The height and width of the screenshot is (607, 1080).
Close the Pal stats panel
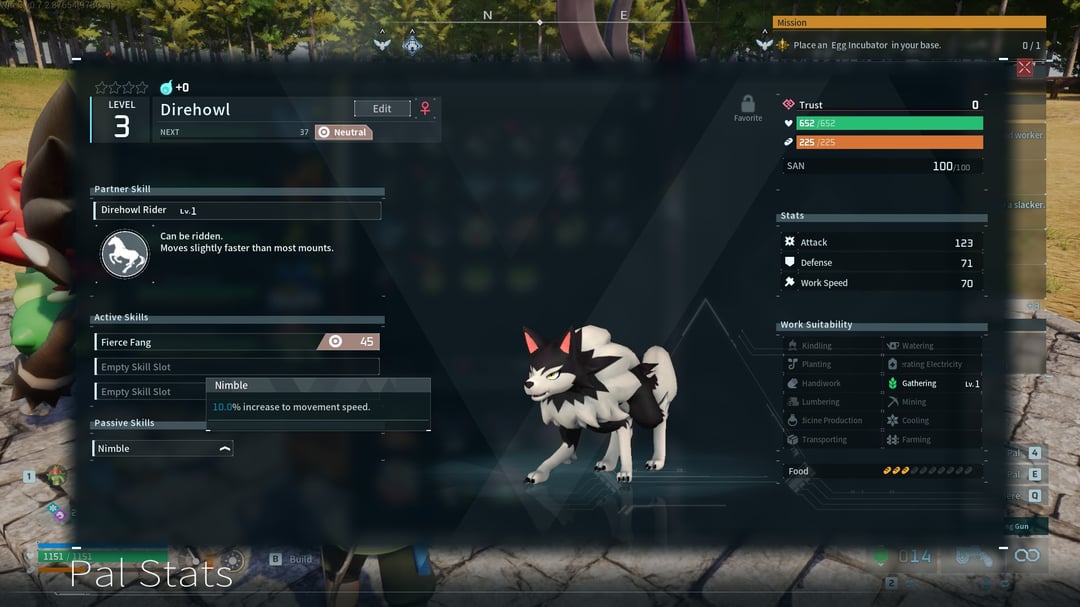(1024, 68)
